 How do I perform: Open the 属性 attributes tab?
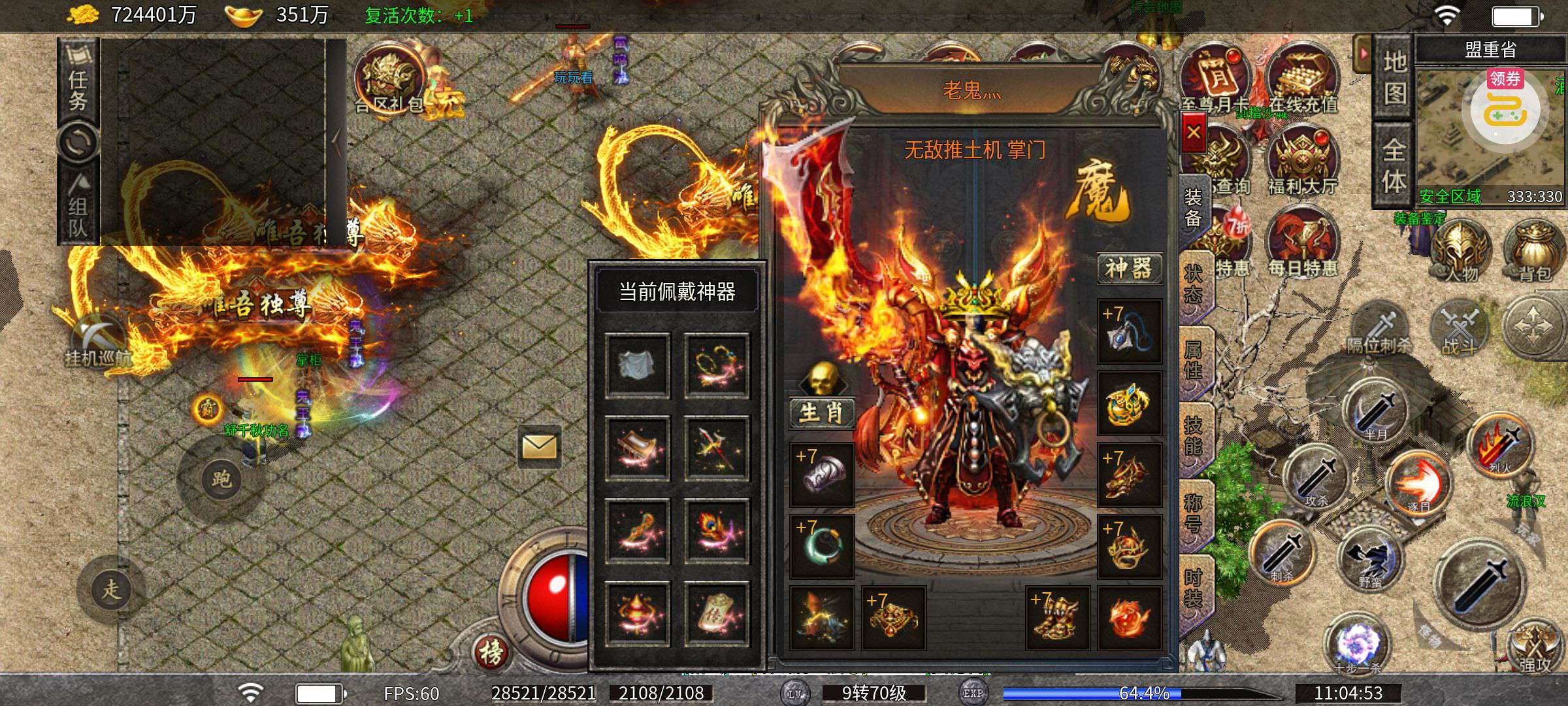tap(1194, 360)
